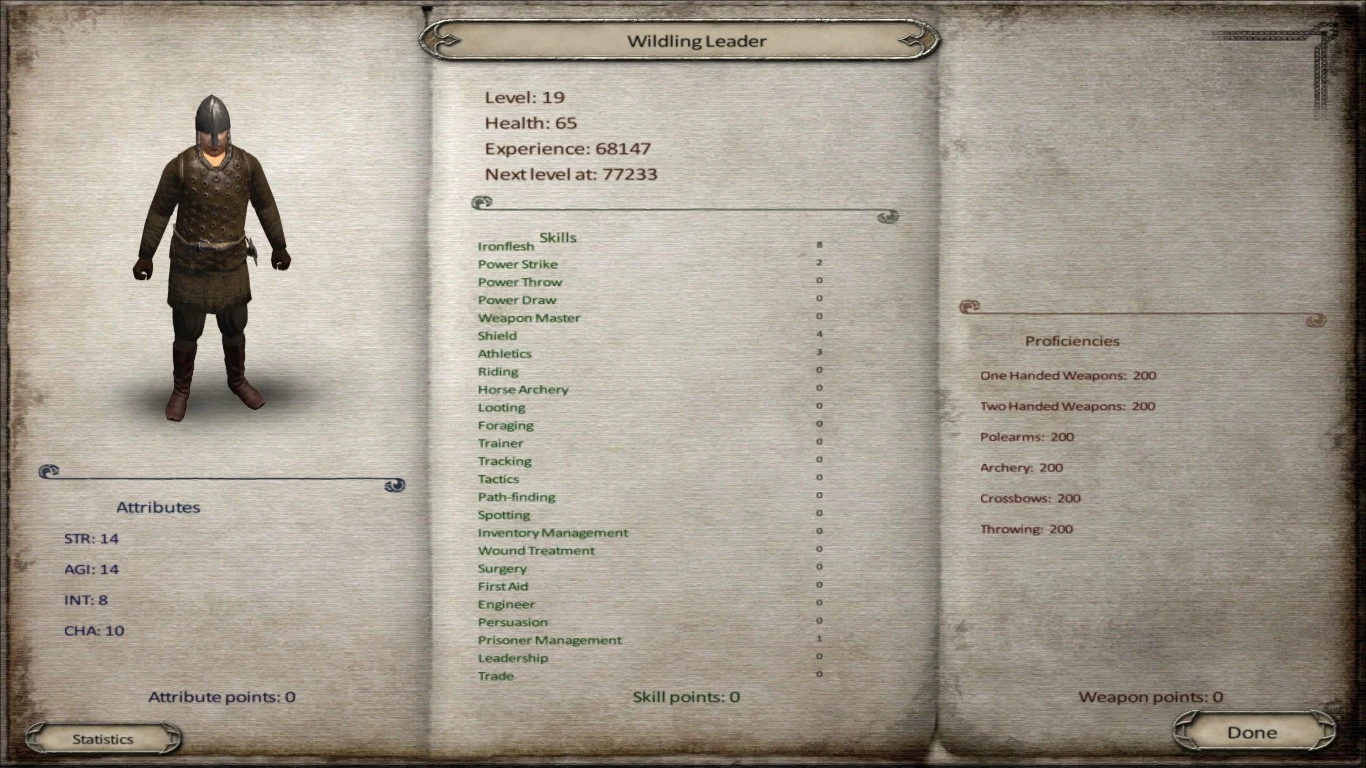Viewport: 1366px width, 768px height.
Task: Select the Athletics skill
Action: coord(504,353)
